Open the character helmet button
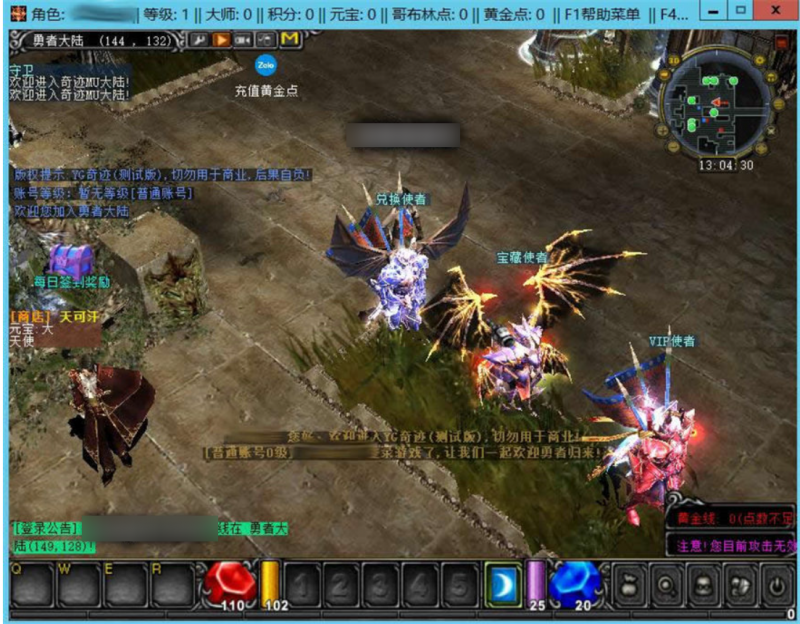 (702, 584)
